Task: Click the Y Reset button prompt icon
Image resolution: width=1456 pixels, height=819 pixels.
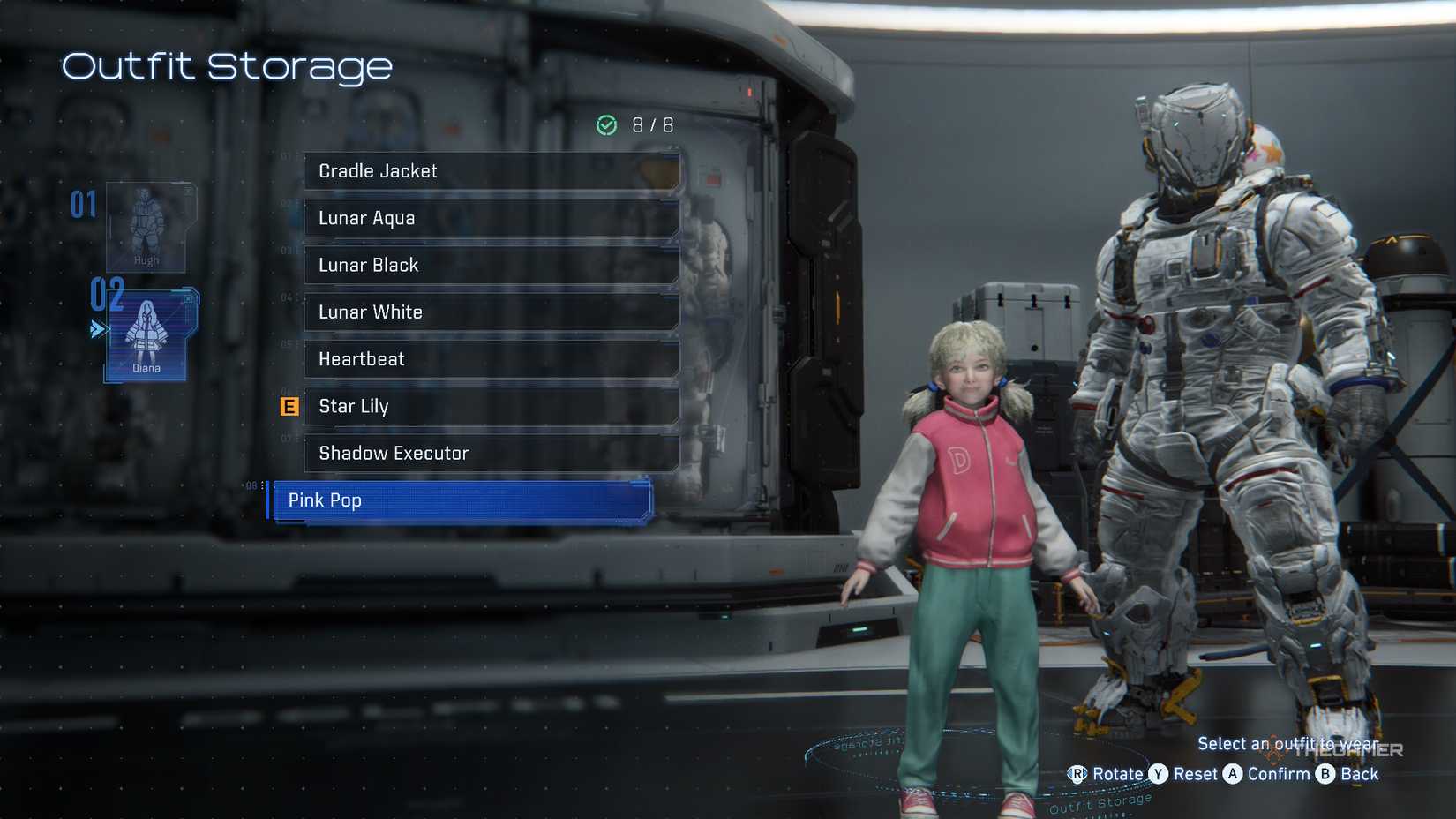Action: [x=1158, y=774]
